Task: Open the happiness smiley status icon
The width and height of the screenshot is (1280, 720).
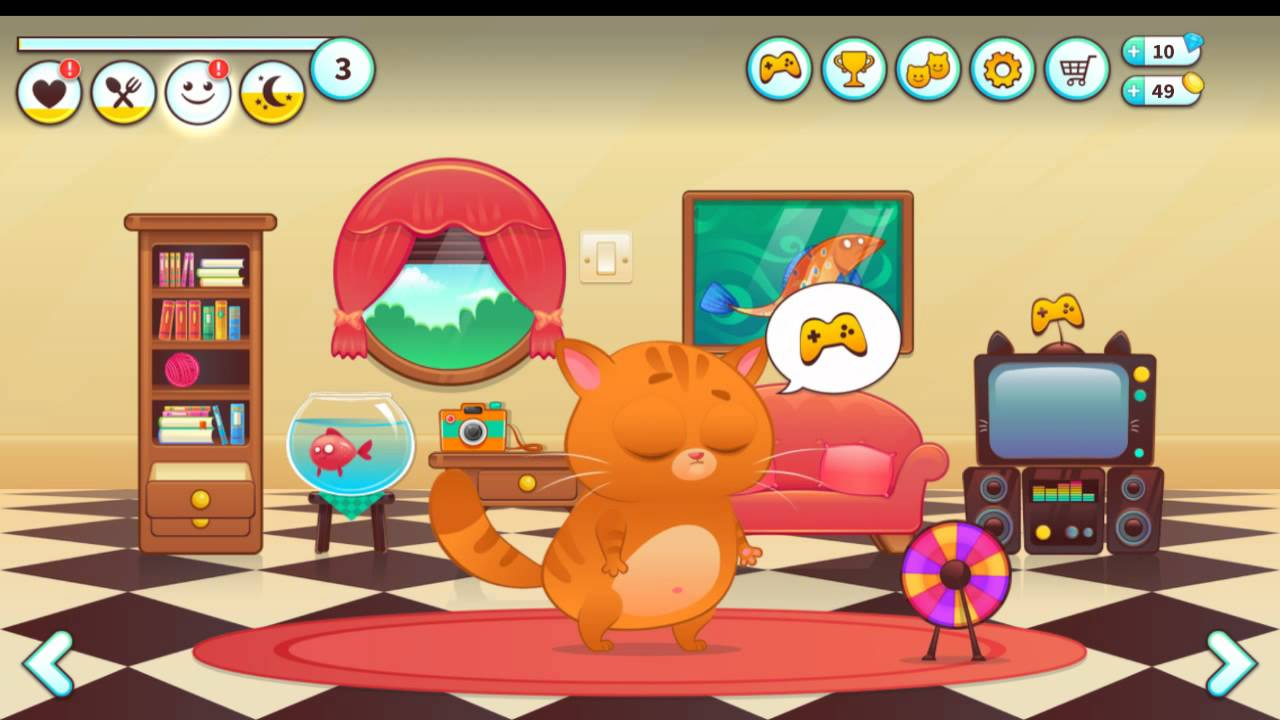Action: (x=197, y=90)
